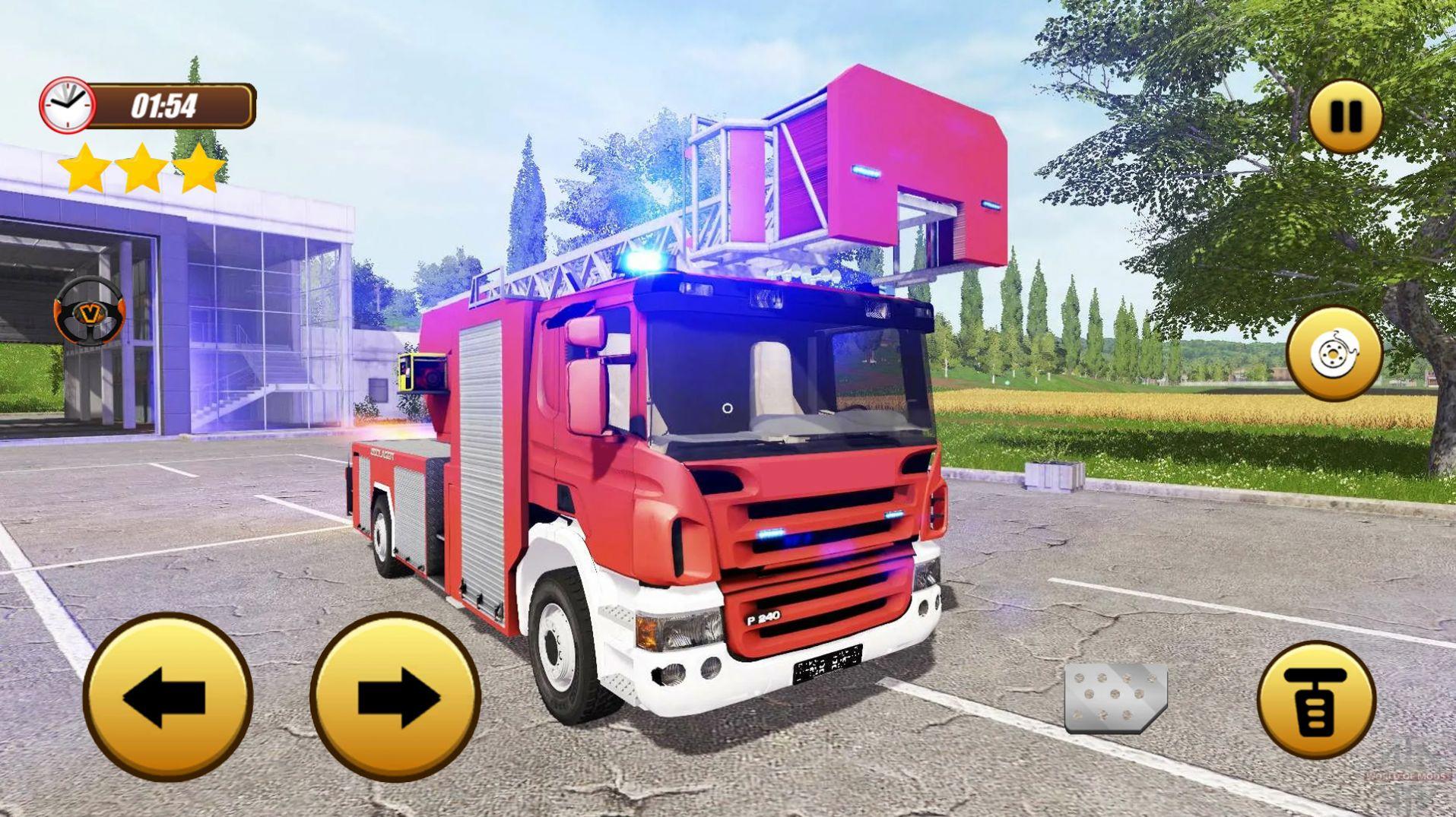
Task: Tap the second golden star
Action: [x=141, y=170]
